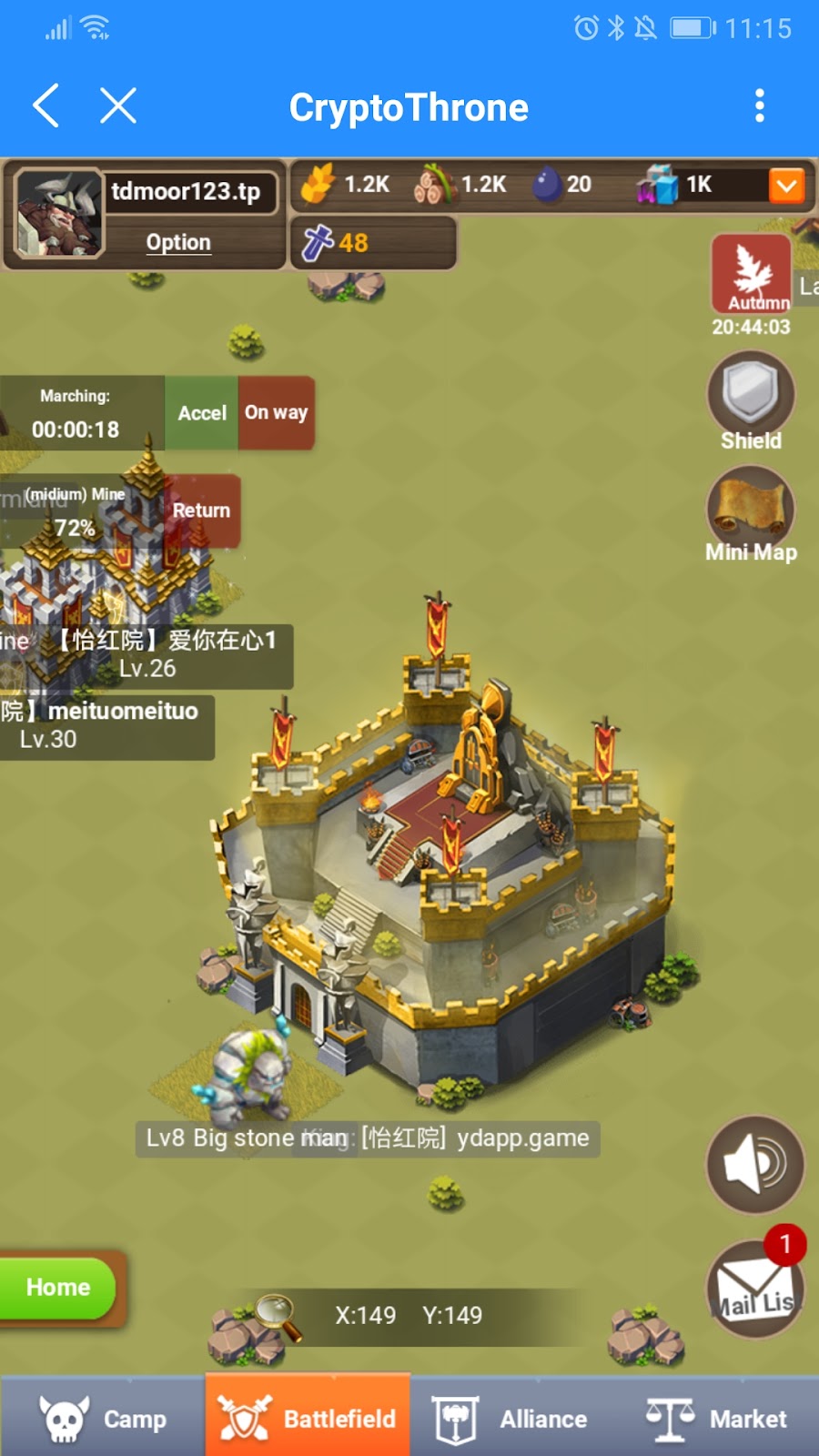Open the Mini Map scroll
This screenshot has height=1456, width=819.
[751, 507]
